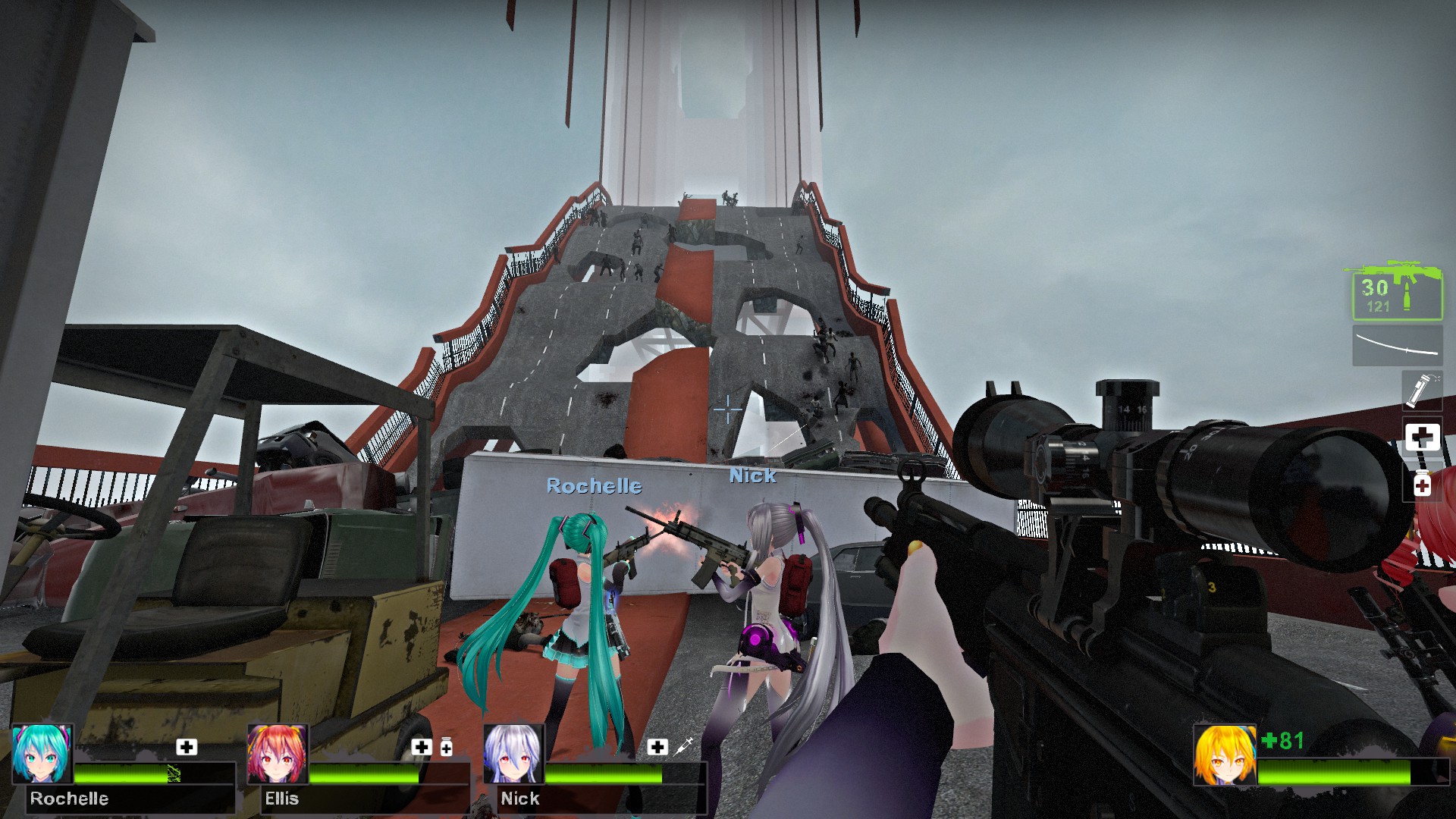
Task: Switch to the katana melee slot
Action: coord(1397,346)
